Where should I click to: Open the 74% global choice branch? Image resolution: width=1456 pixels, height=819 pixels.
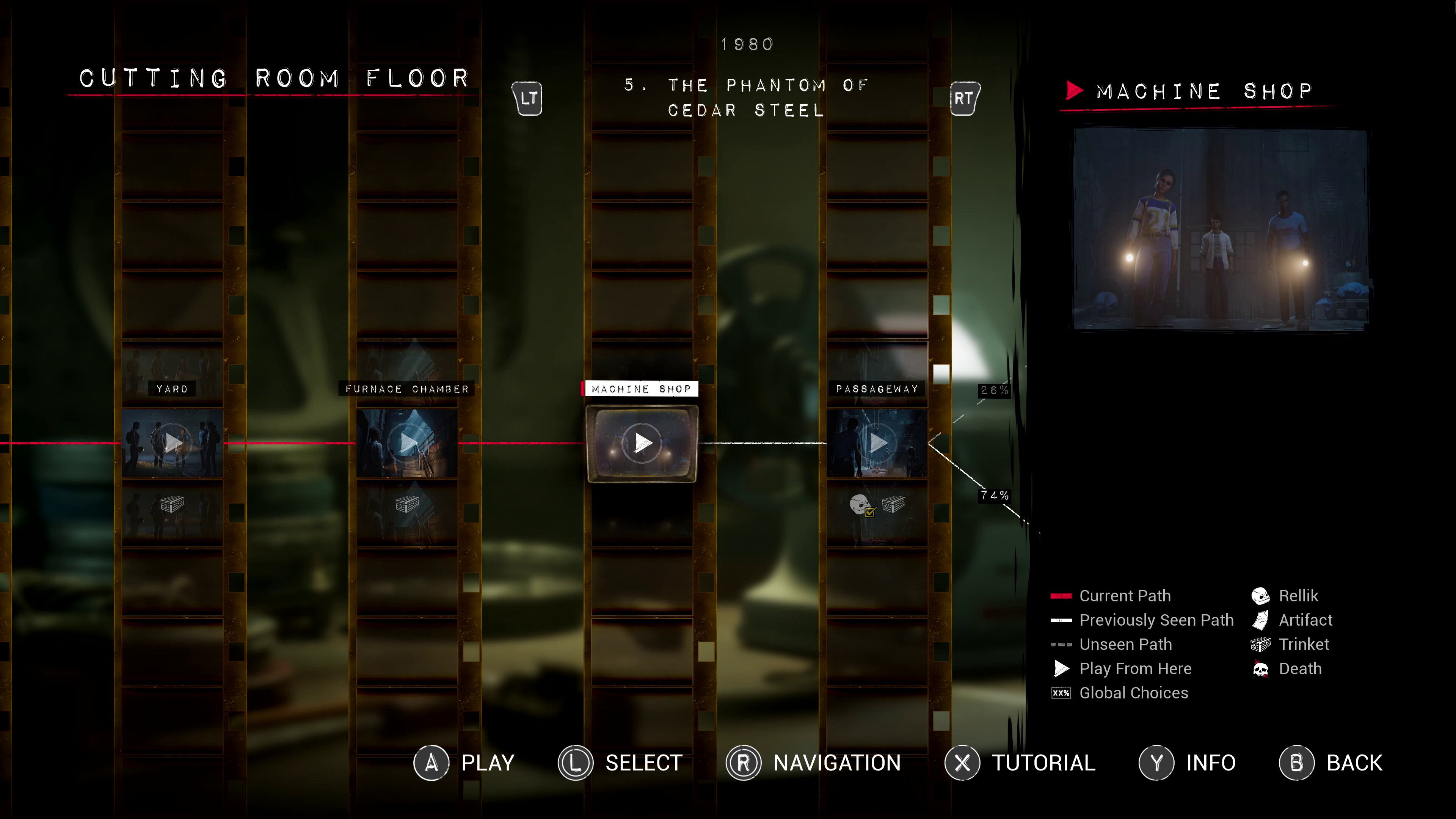point(994,496)
